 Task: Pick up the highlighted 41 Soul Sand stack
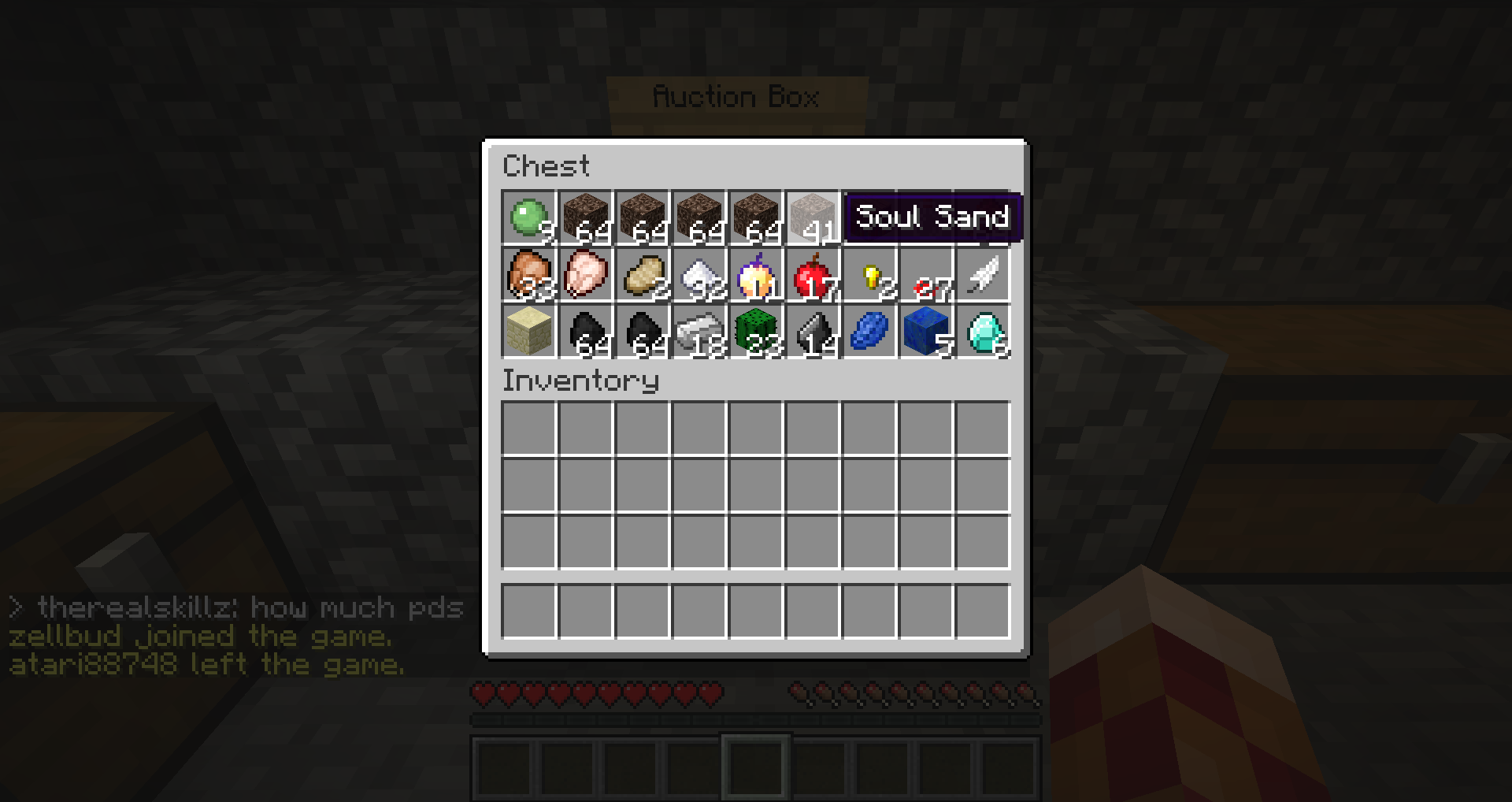[812, 217]
